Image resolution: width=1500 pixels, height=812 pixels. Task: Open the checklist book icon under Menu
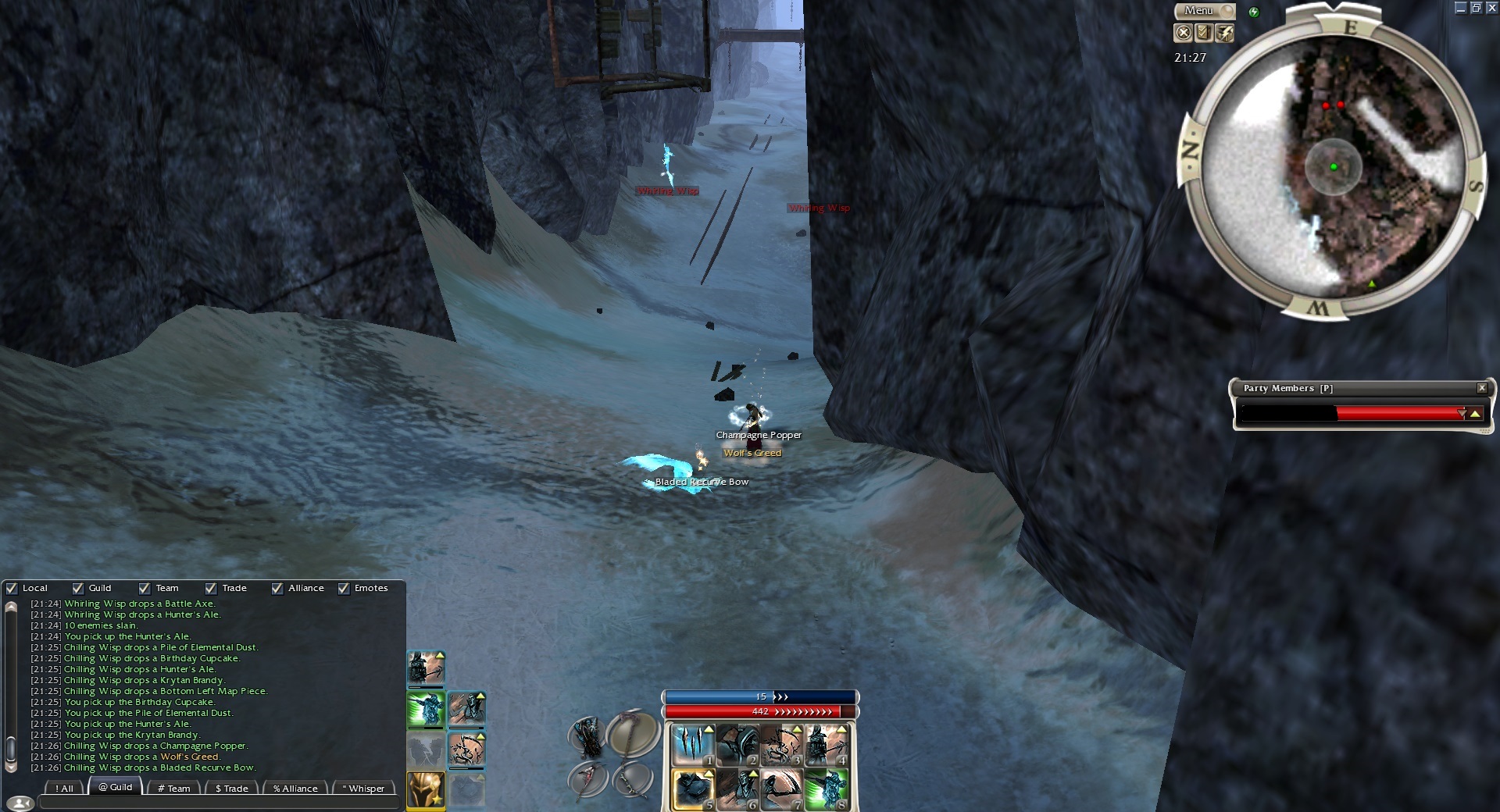[1204, 33]
